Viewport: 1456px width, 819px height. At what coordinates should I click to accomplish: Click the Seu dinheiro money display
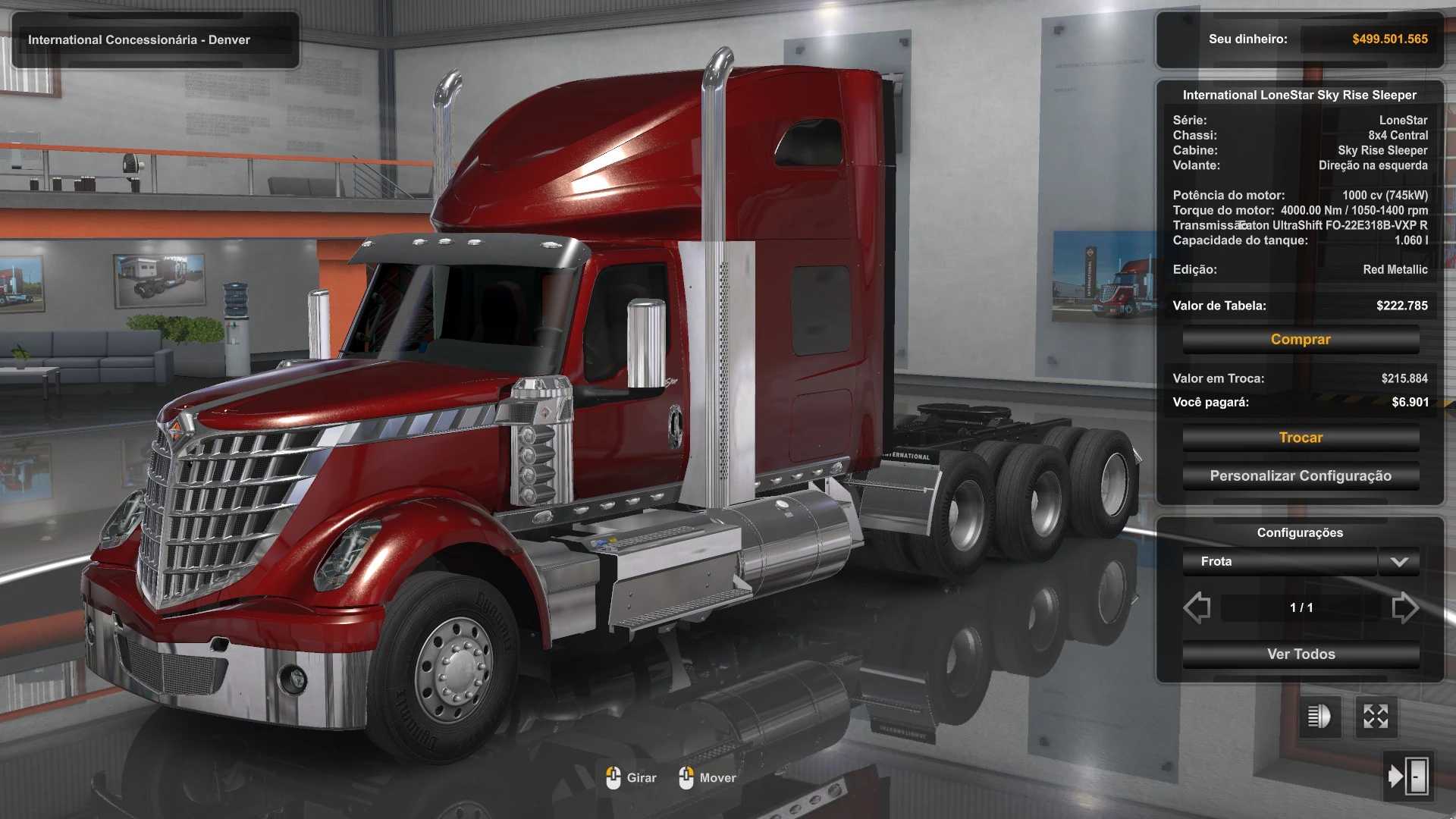point(1299,39)
